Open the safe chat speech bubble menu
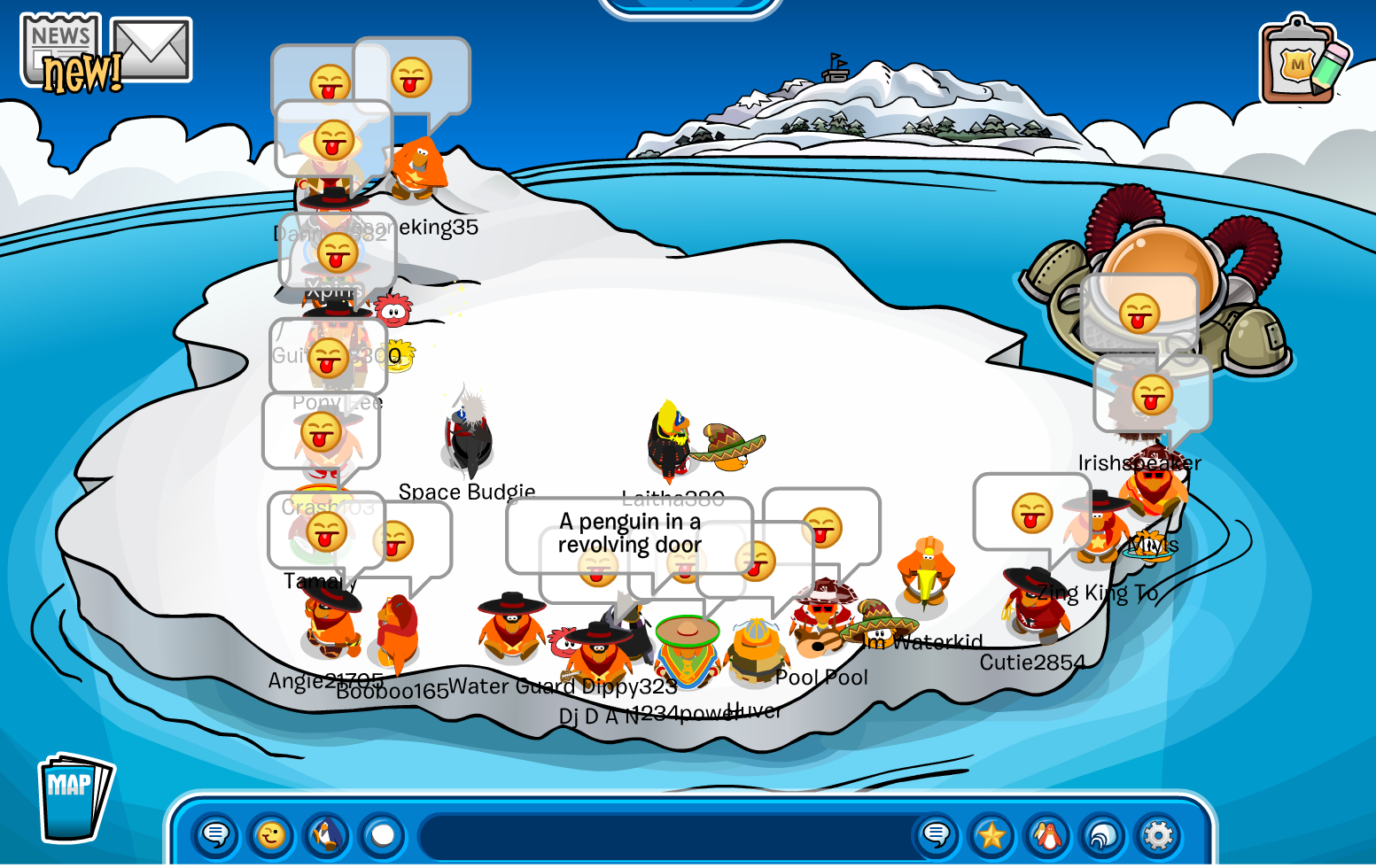The image size is (1376, 868). (x=216, y=835)
